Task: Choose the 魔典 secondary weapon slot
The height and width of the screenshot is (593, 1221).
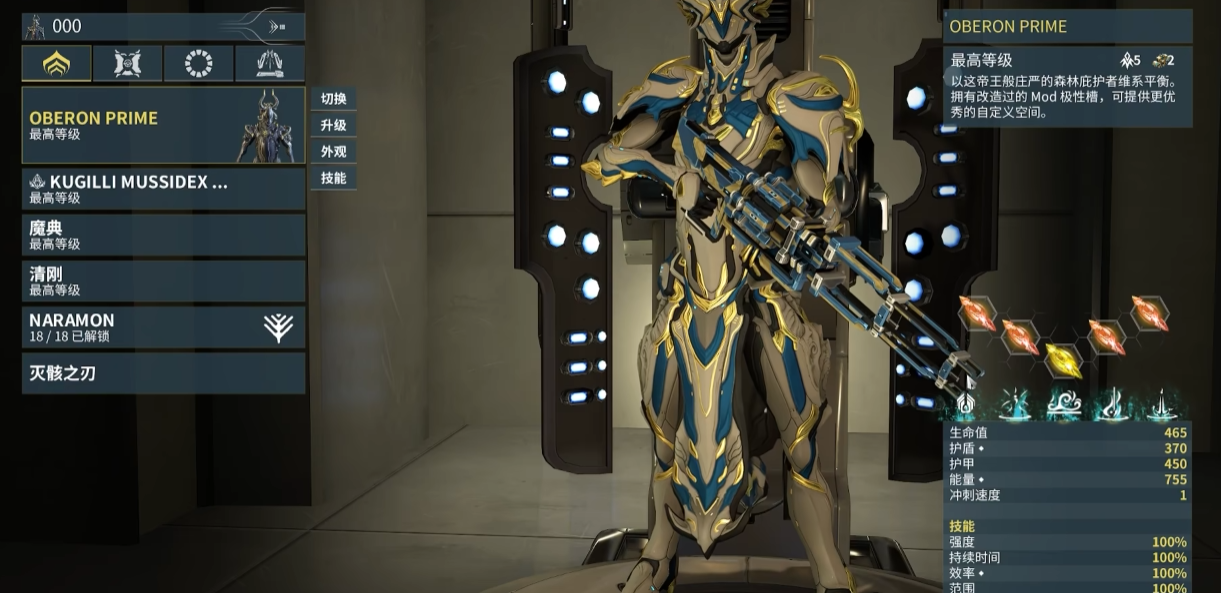Action: [x=163, y=235]
